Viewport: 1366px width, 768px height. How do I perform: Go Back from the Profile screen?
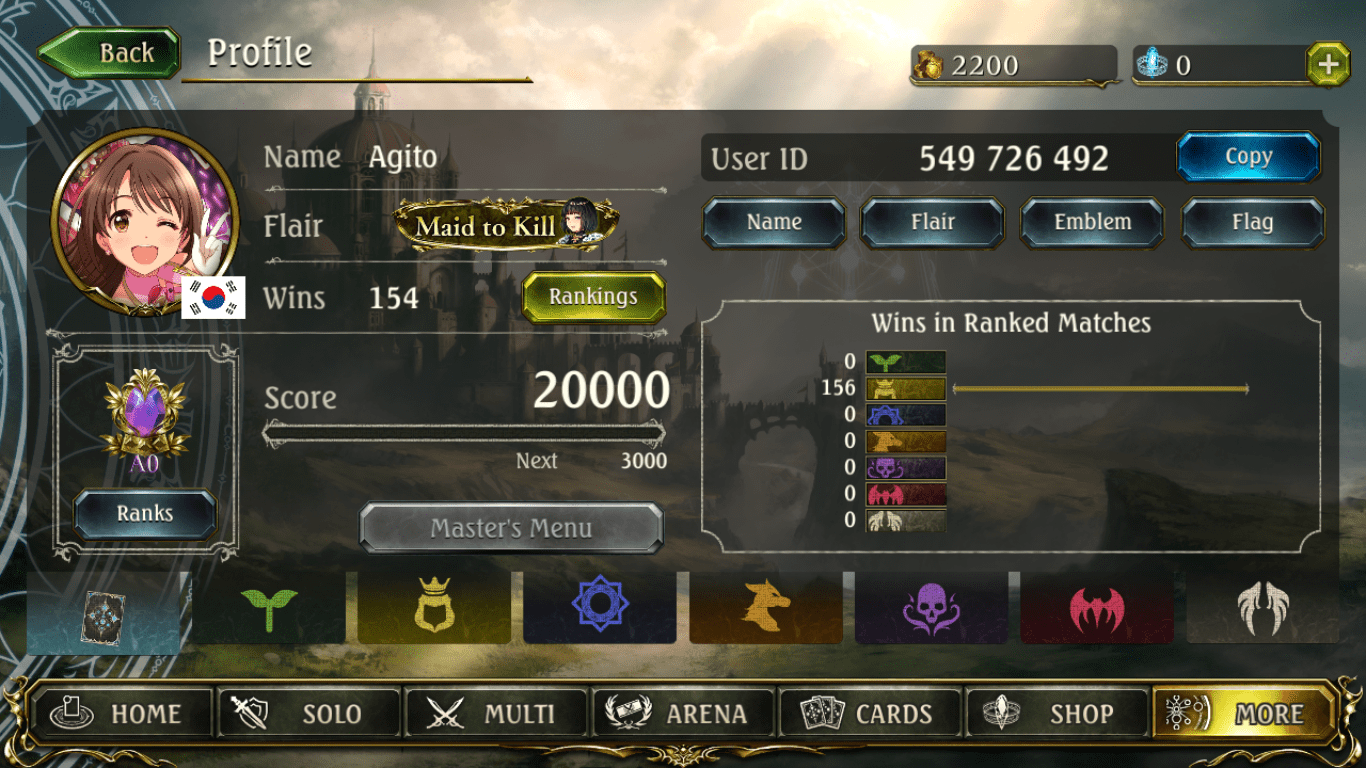tap(109, 52)
